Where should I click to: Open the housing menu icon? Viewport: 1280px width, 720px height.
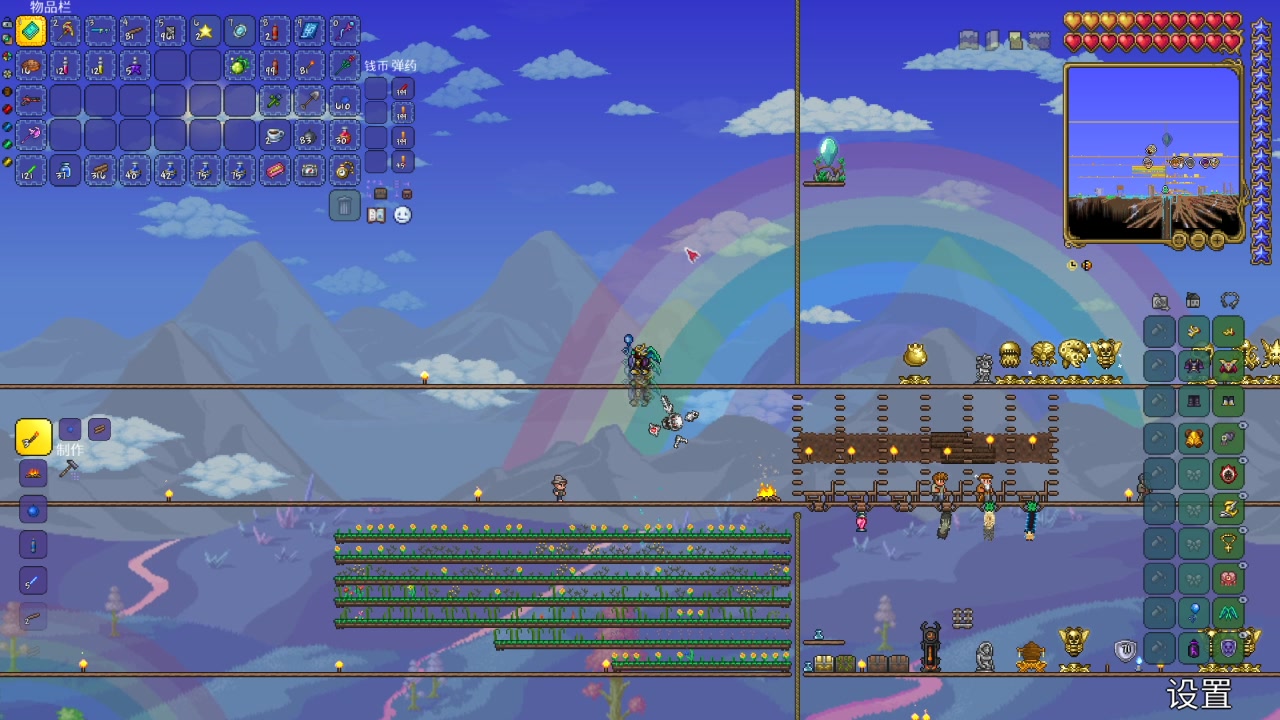(x=1193, y=300)
